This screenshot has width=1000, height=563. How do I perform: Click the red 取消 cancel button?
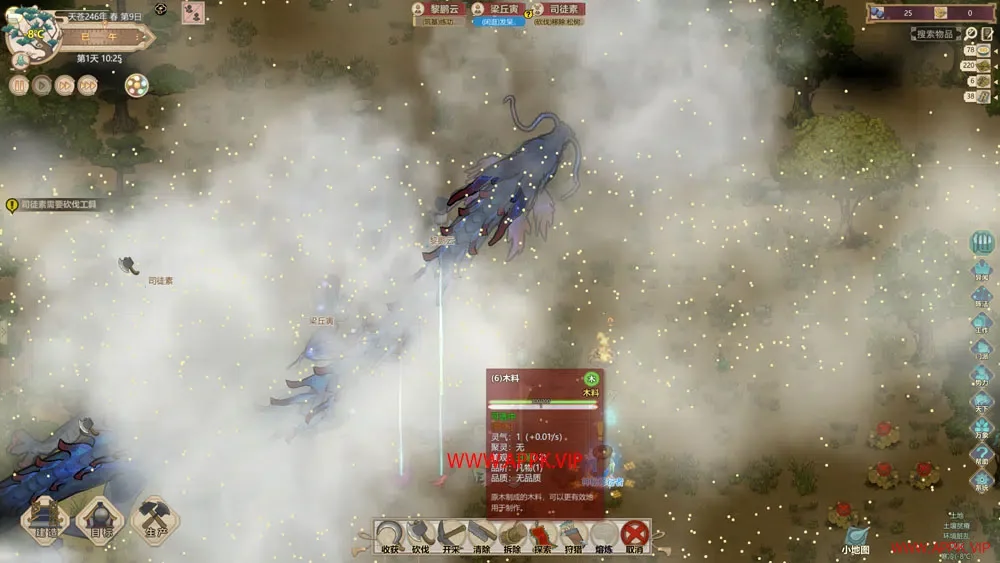(x=634, y=535)
